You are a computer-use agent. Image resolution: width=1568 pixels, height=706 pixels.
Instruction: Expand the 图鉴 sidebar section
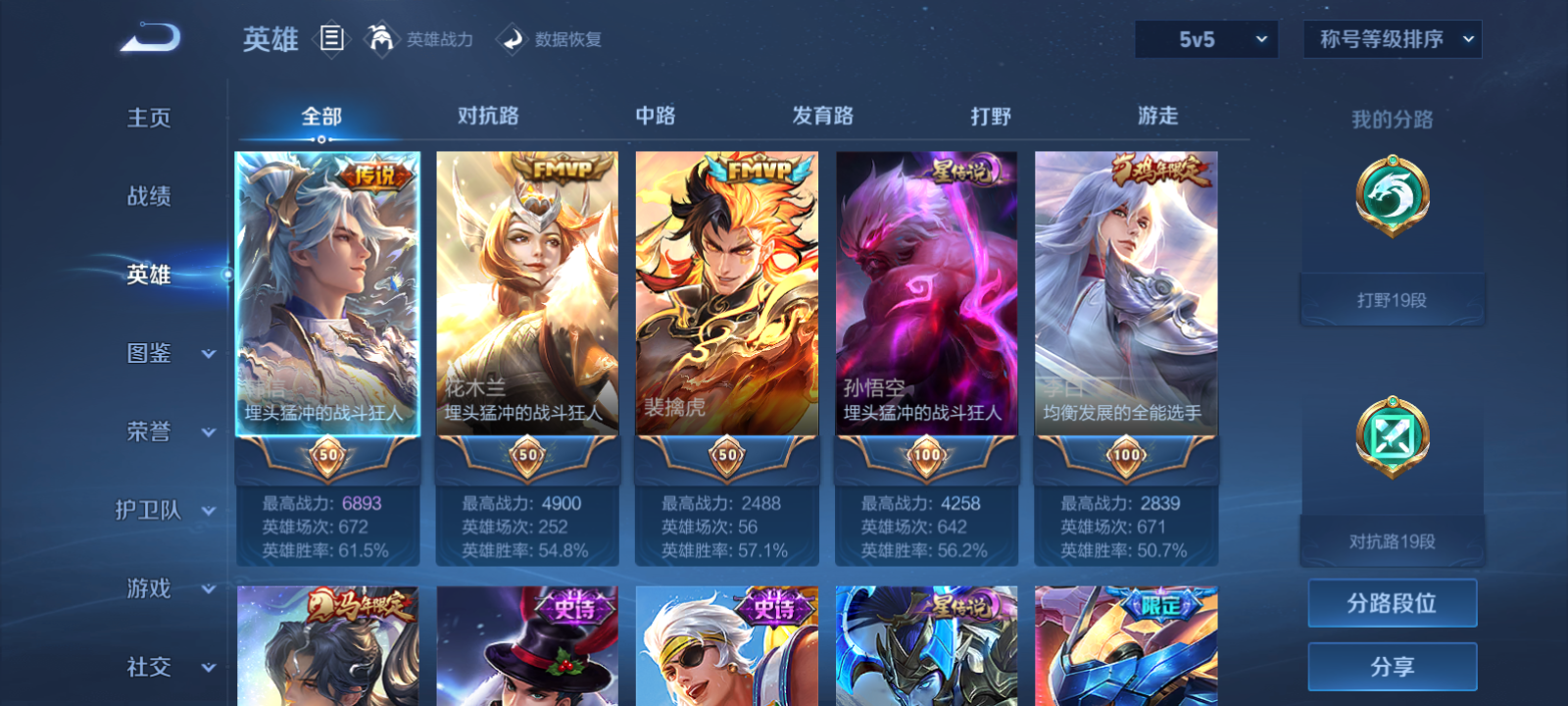(167, 354)
